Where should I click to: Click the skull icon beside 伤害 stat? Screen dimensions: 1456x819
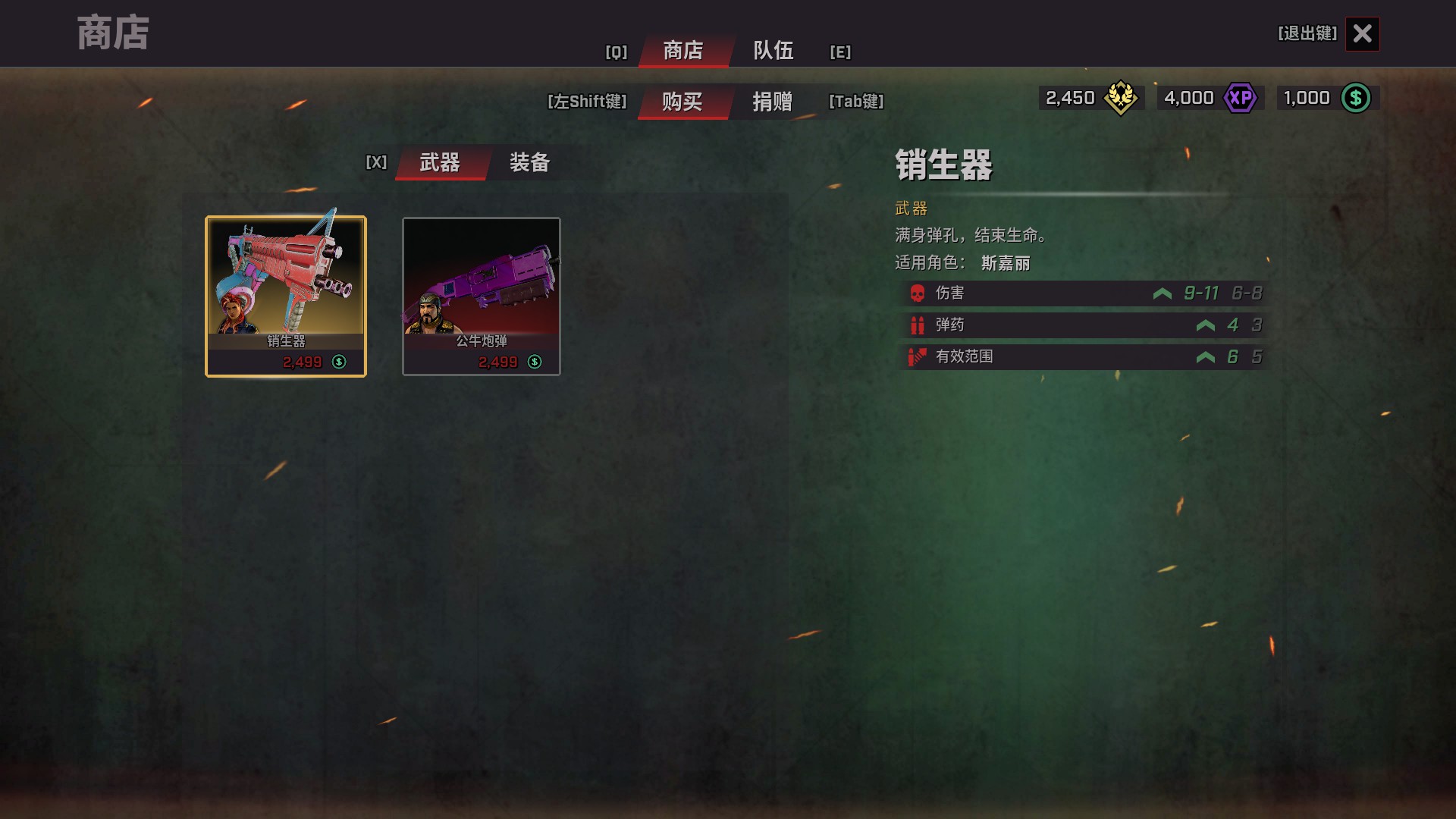pos(915,293)
